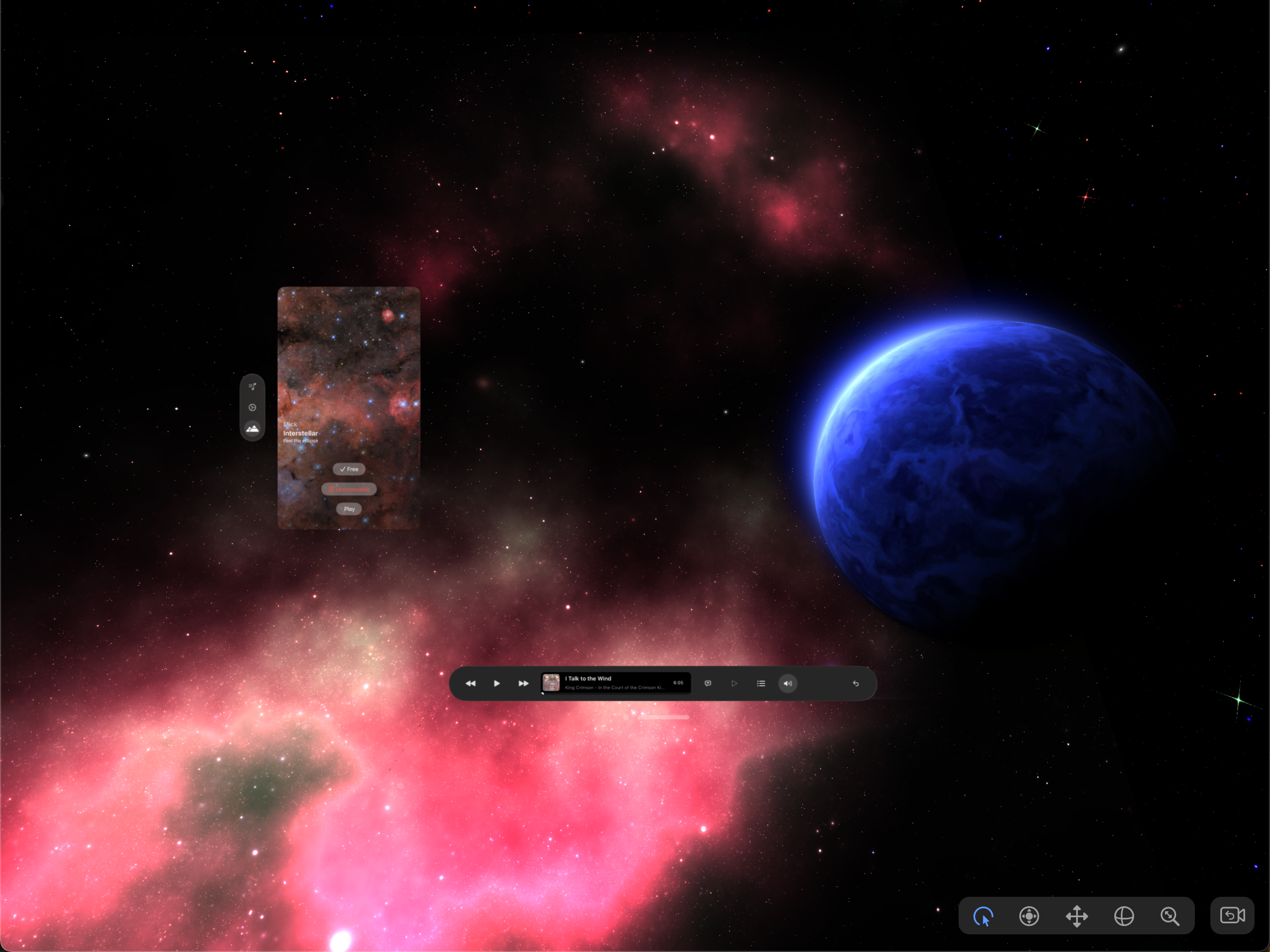Show lyrics with the speech bubble icon
The width and height of the screenshot is (1270, 952).
click(x=708, y=683)
